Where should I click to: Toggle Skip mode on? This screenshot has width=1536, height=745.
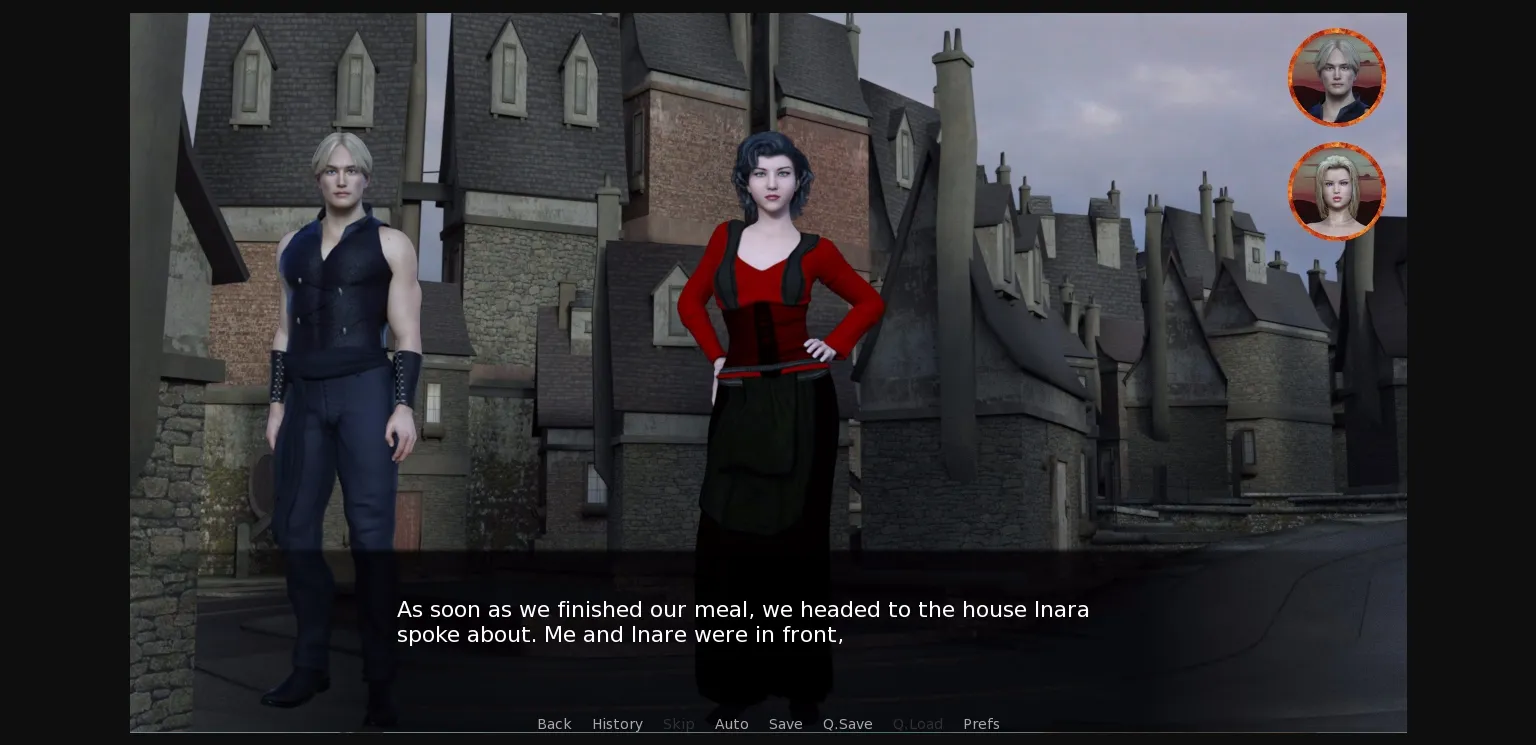pos(678,724)
